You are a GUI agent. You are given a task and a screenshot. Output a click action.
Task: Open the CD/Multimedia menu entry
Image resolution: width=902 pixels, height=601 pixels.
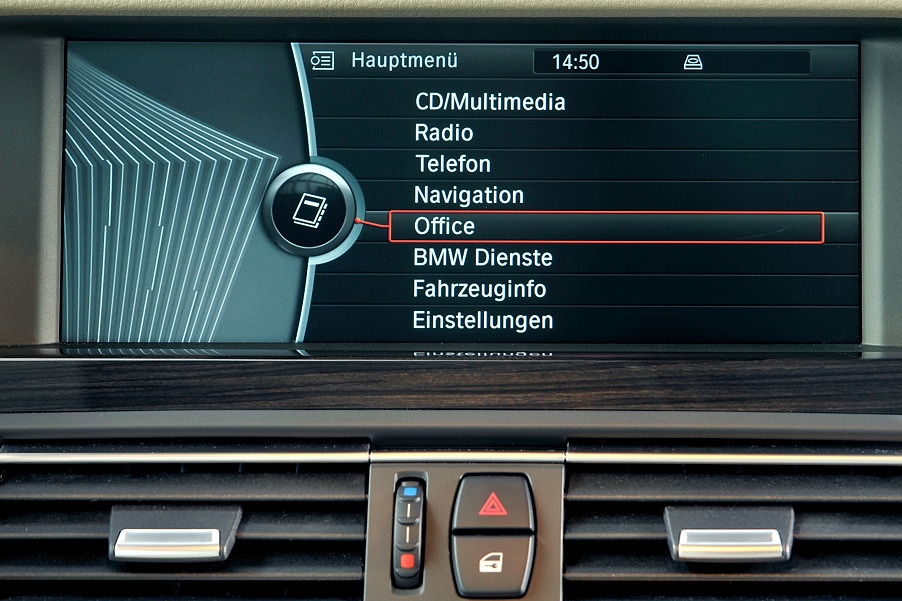pos(490,102)
